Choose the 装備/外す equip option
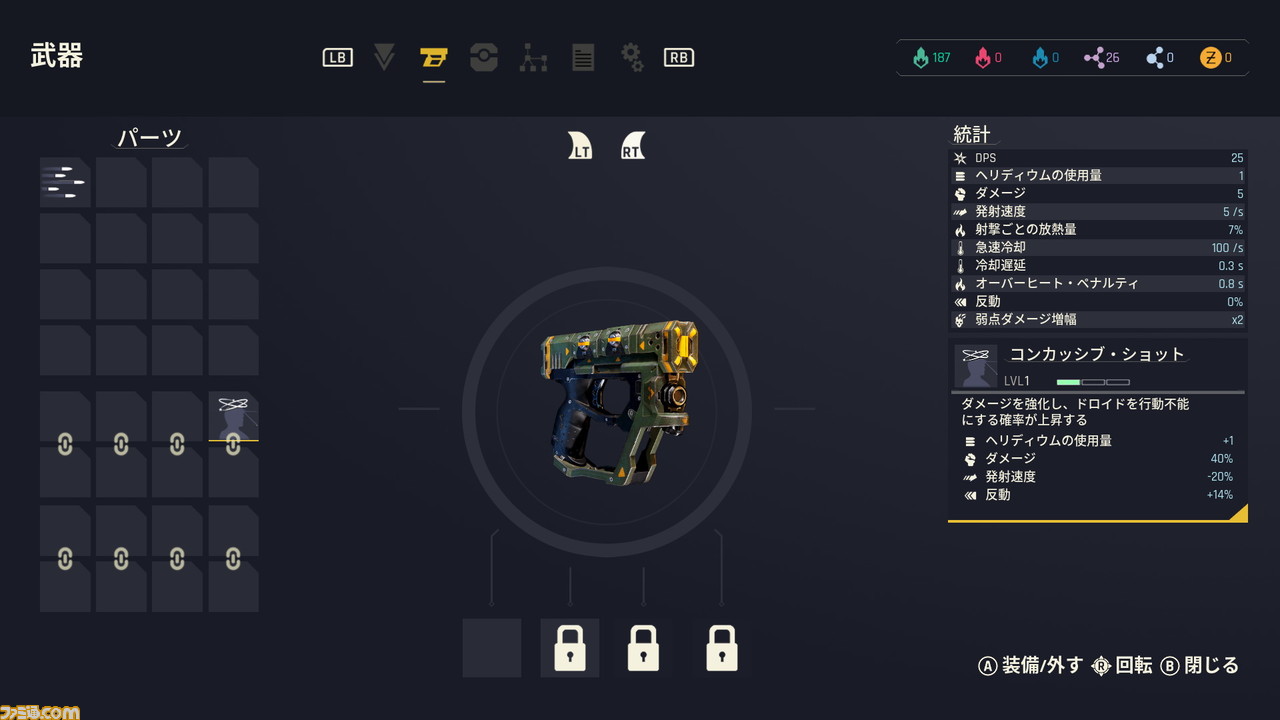1280x720 pixels. [x=1030, y=666]
